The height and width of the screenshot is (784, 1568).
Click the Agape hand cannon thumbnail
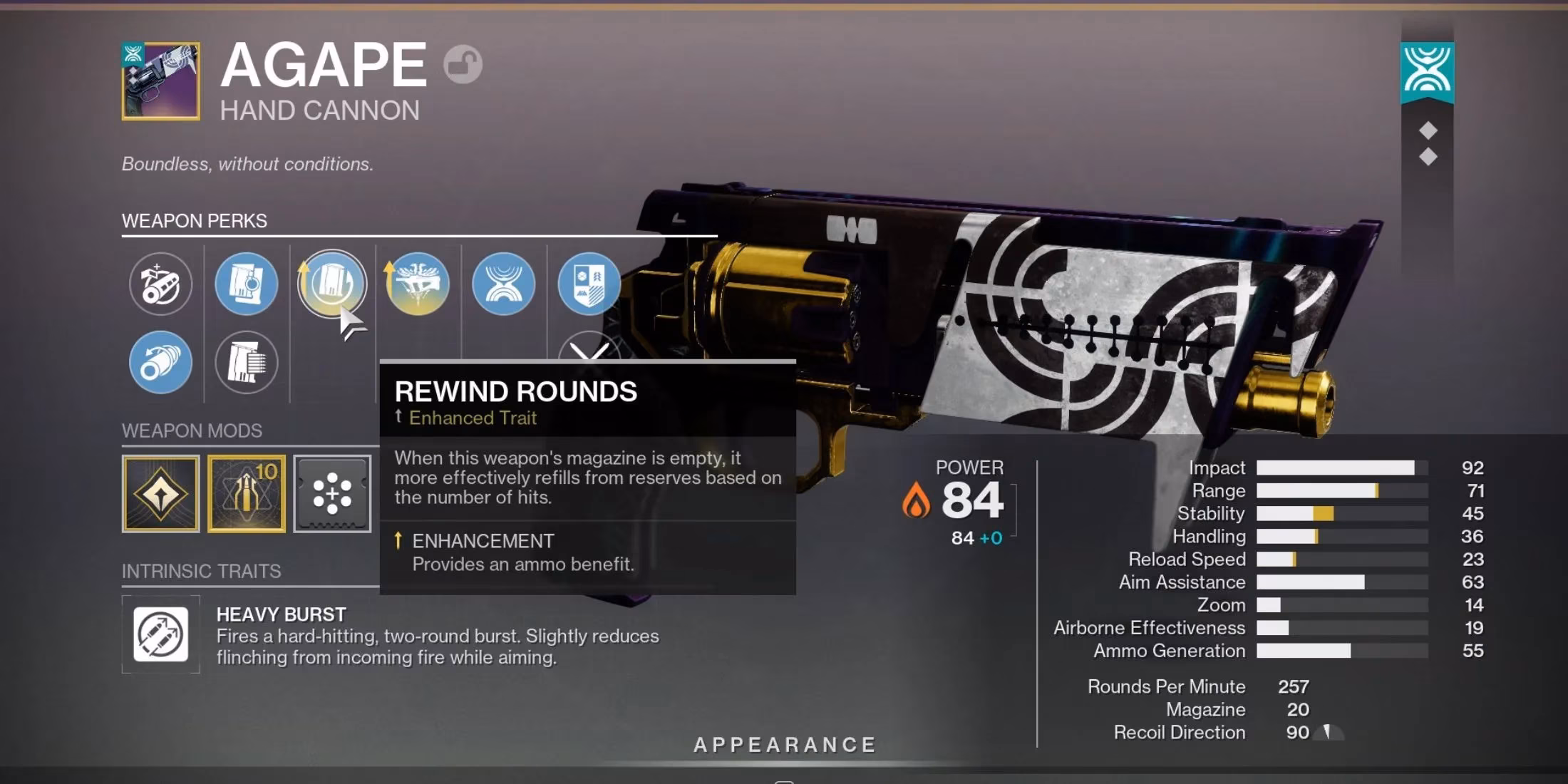160,81
